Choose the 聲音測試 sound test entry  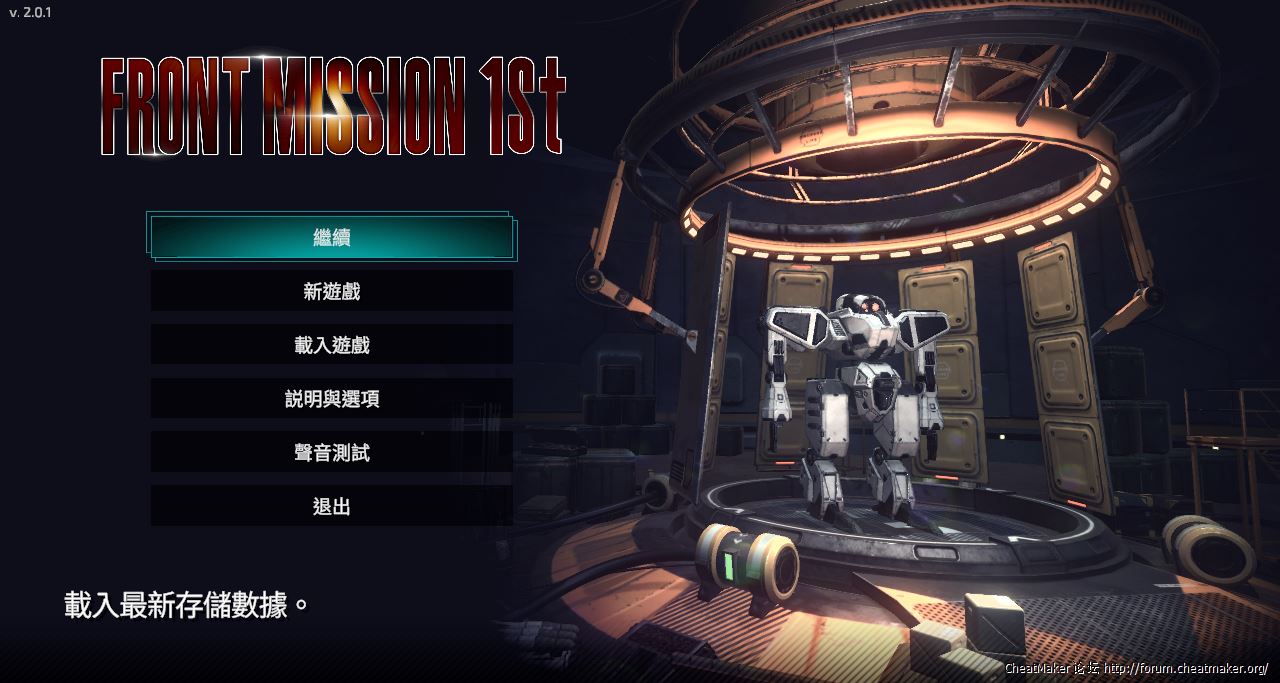coord(332,453)
